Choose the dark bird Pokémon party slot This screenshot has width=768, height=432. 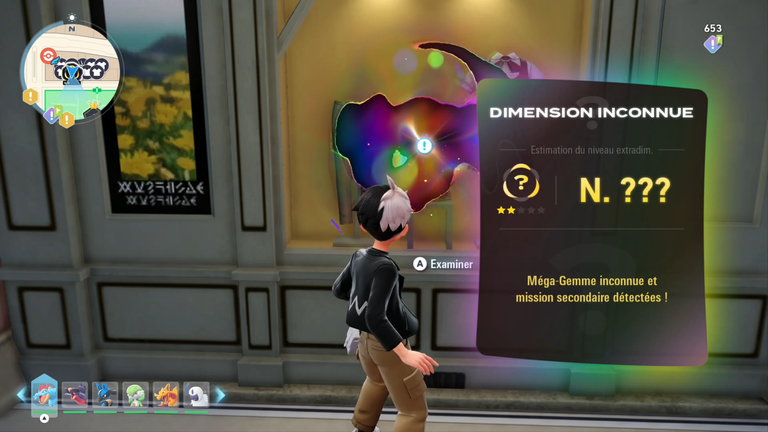(75, 395)
